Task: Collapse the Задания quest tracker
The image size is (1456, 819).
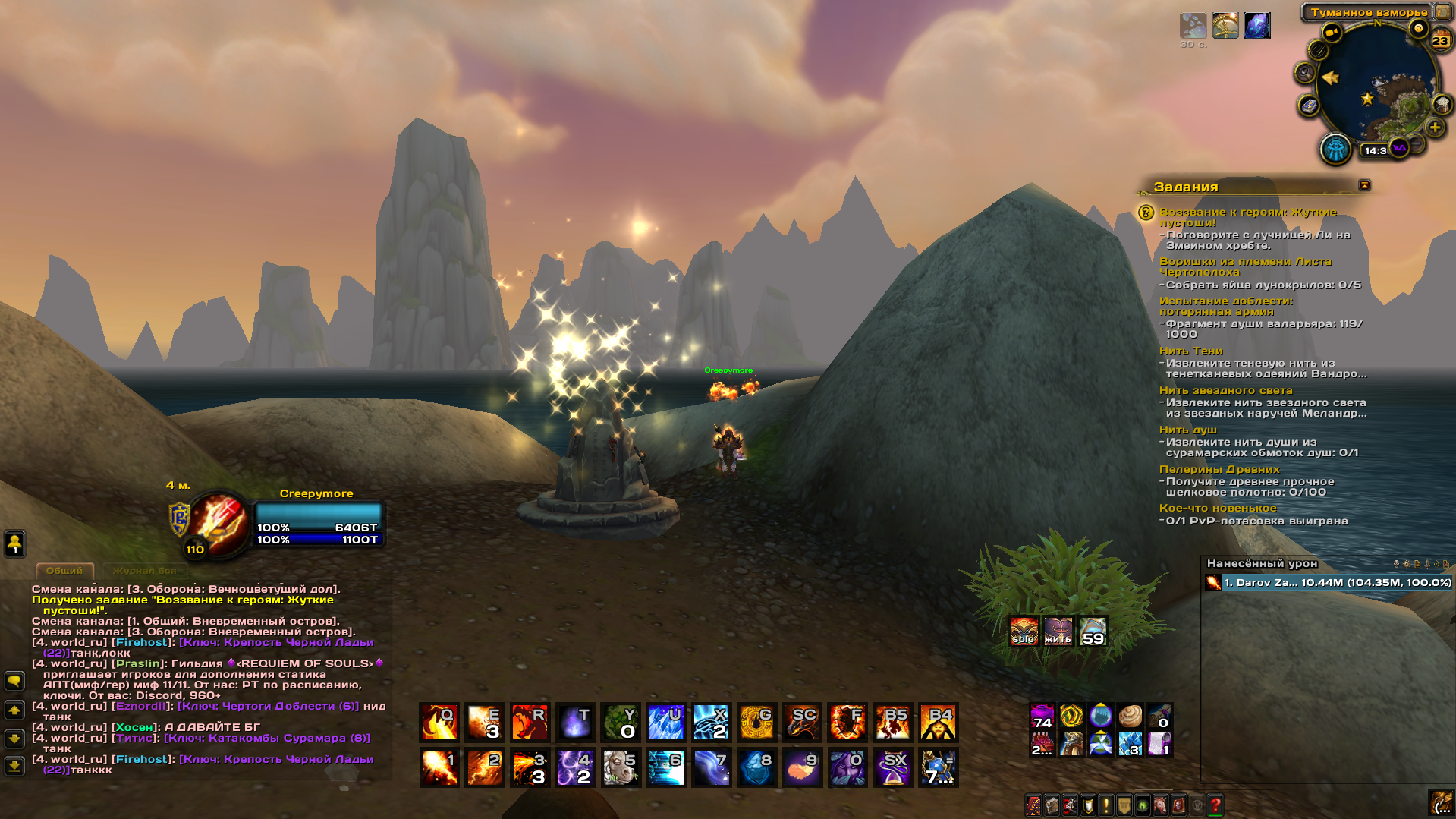Action: coord(1364,185)
